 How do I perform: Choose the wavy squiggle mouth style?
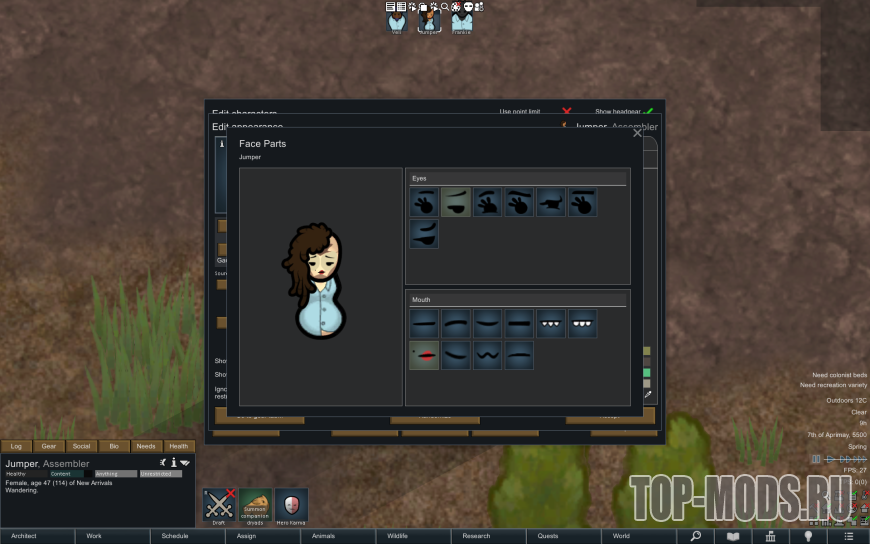tap(488, 355)
